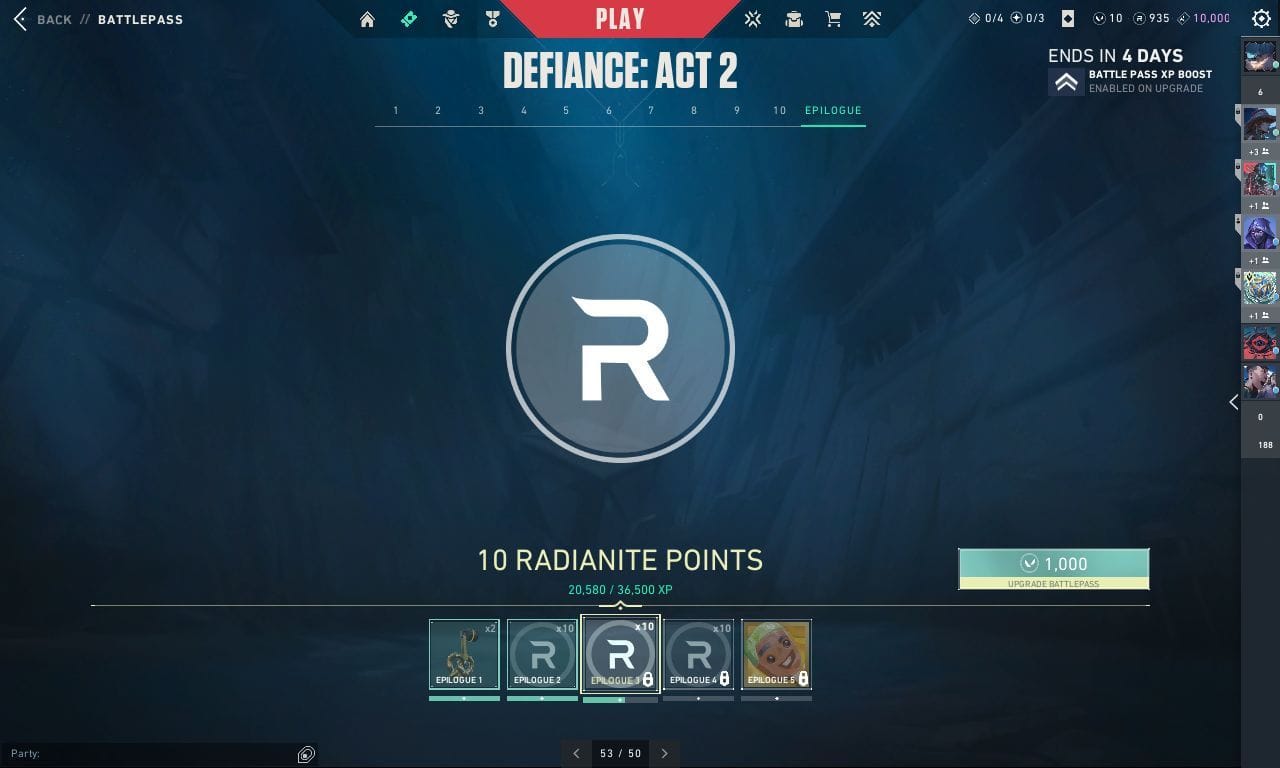Viewport: 1280px width, 768px height.
Task: Select the Battlepass icon in the navbar
Action: [x=408, y=18]
